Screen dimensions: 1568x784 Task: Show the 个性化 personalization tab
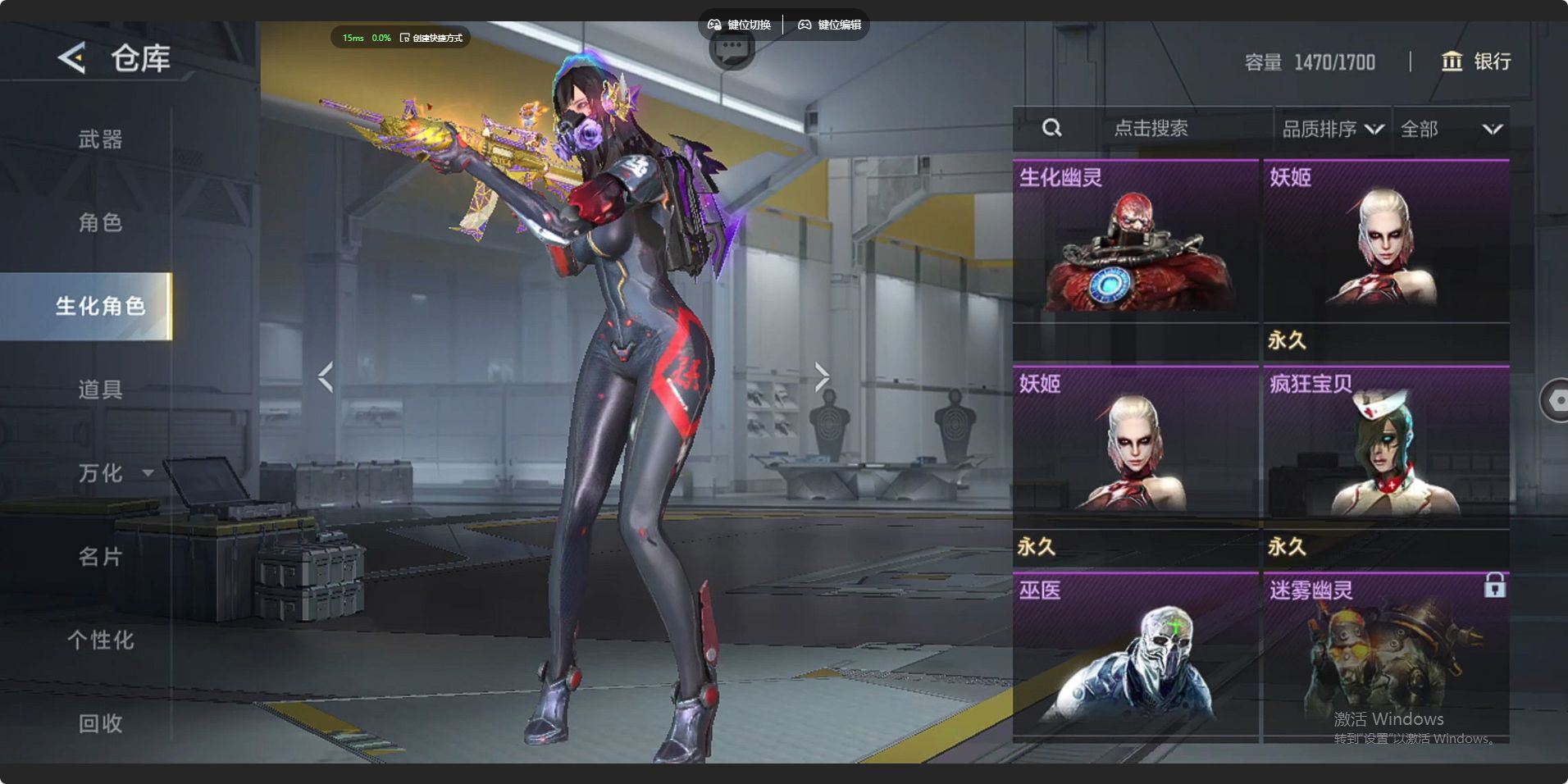100,640
